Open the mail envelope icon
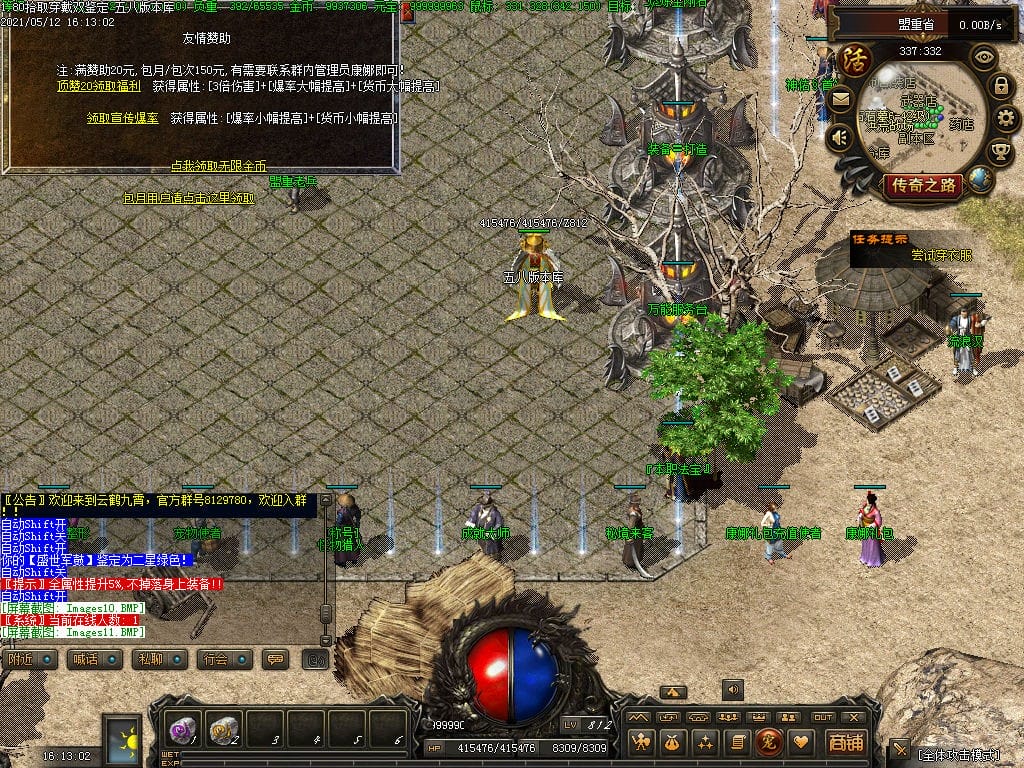Viewport: 1024px width, 768px height. click(x=839, y=99)
